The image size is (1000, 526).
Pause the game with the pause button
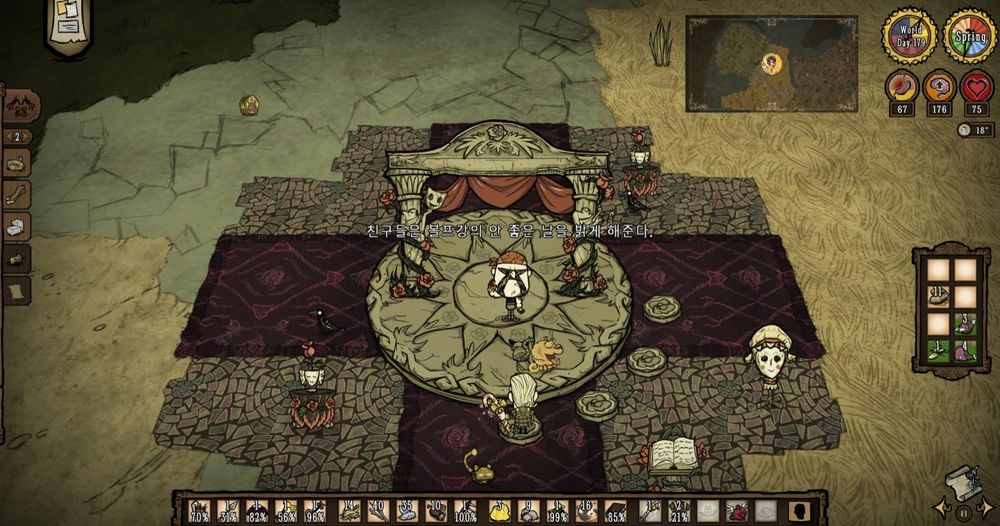[x=962, y=513]
